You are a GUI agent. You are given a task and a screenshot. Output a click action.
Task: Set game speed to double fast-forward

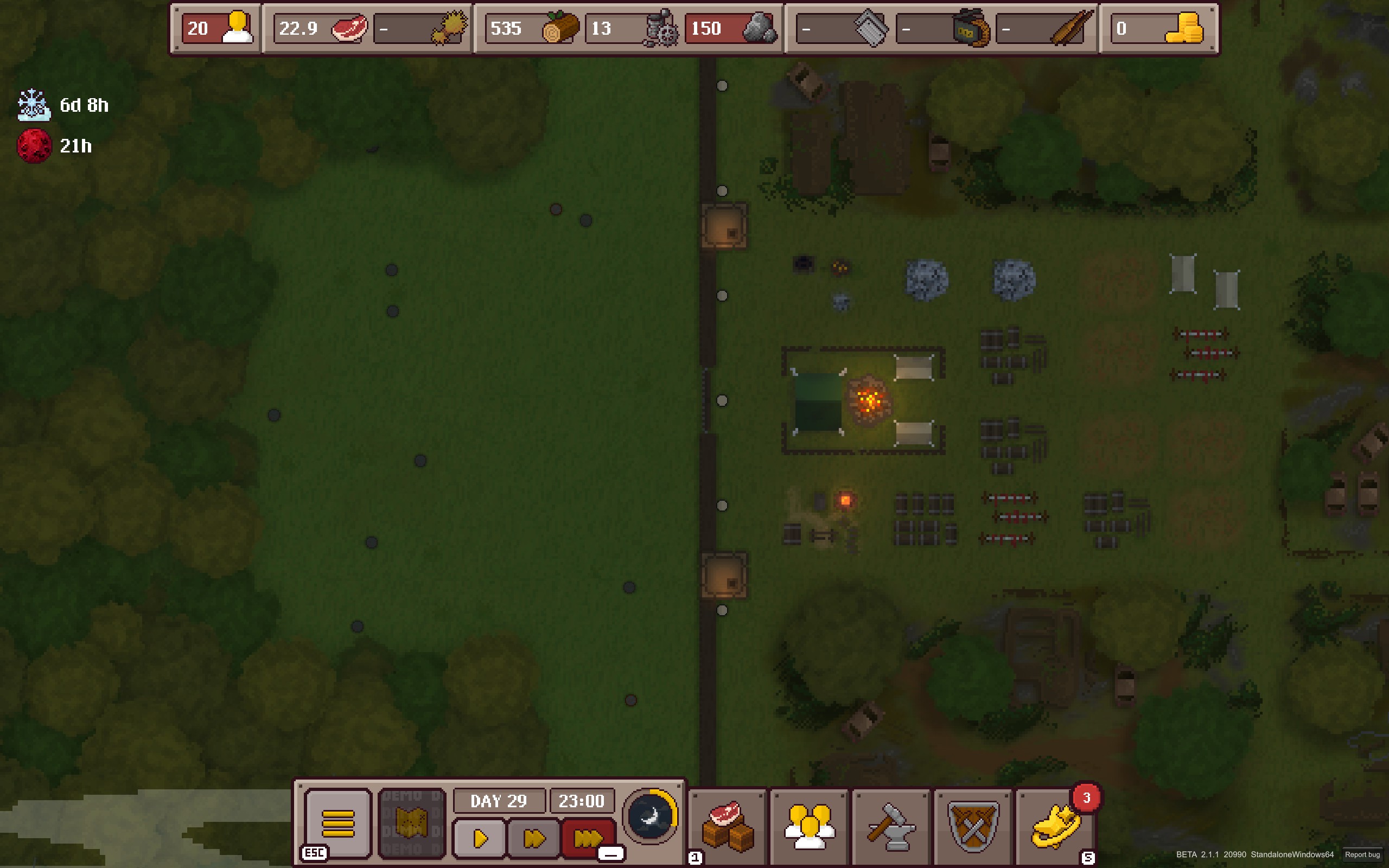point(534,839)
